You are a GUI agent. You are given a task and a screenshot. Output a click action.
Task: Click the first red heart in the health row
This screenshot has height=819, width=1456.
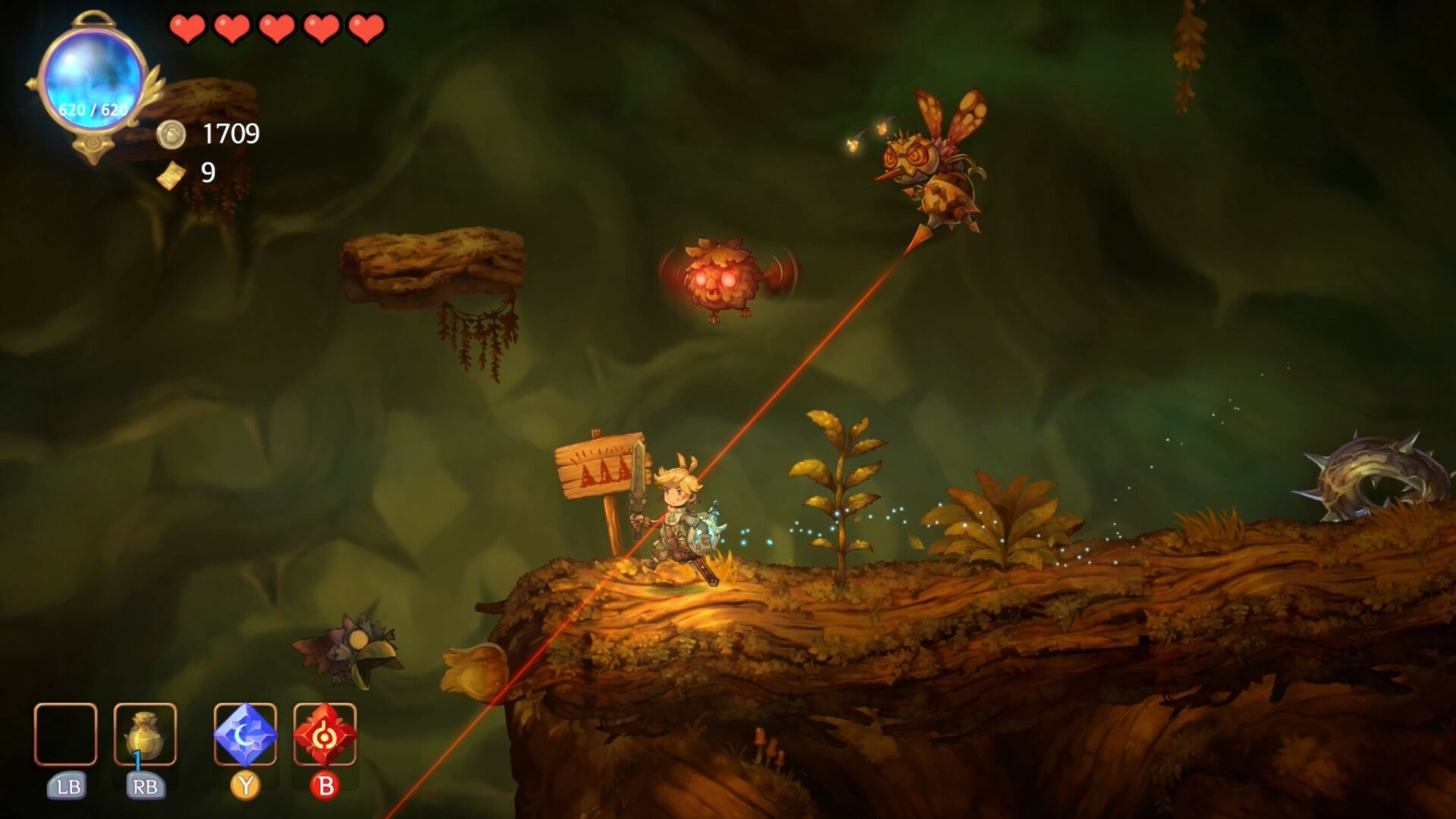click(188, 28)
